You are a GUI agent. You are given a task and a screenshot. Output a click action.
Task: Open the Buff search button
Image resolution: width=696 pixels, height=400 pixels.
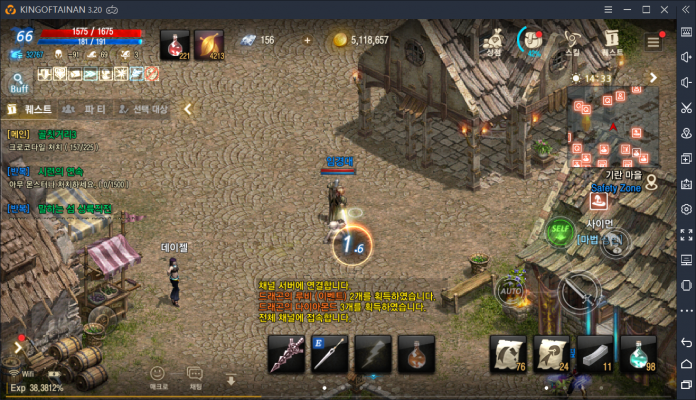[x=19, y=82]
